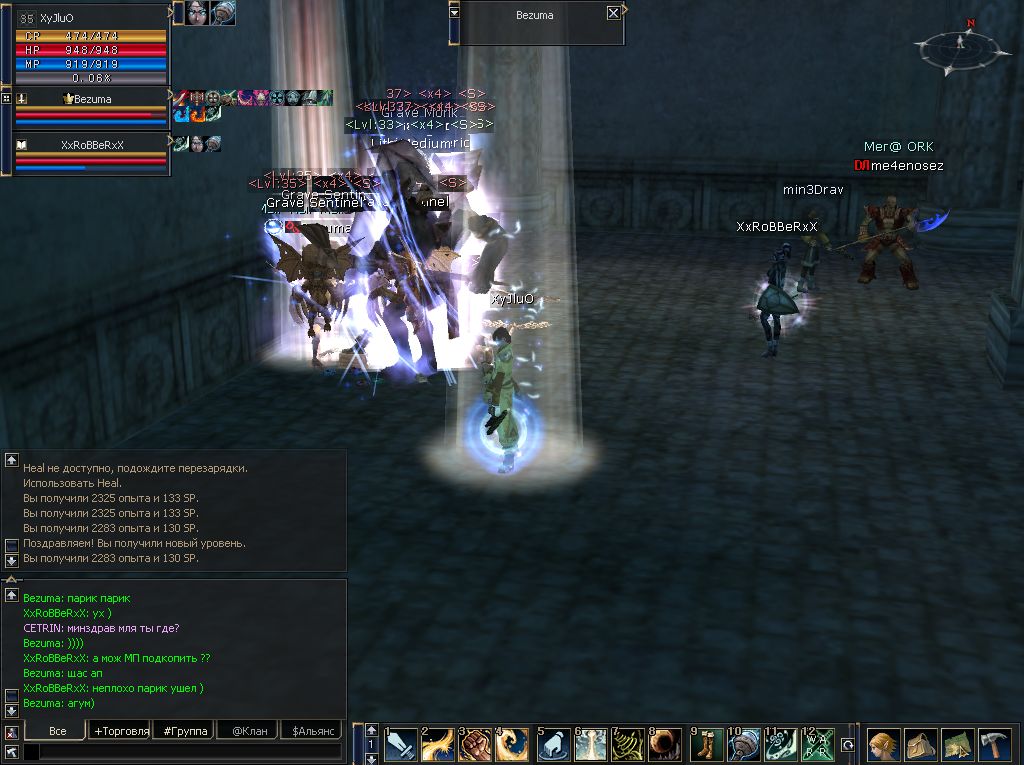
Task: Open the character face menu icon
Action: tap(883, 746)
